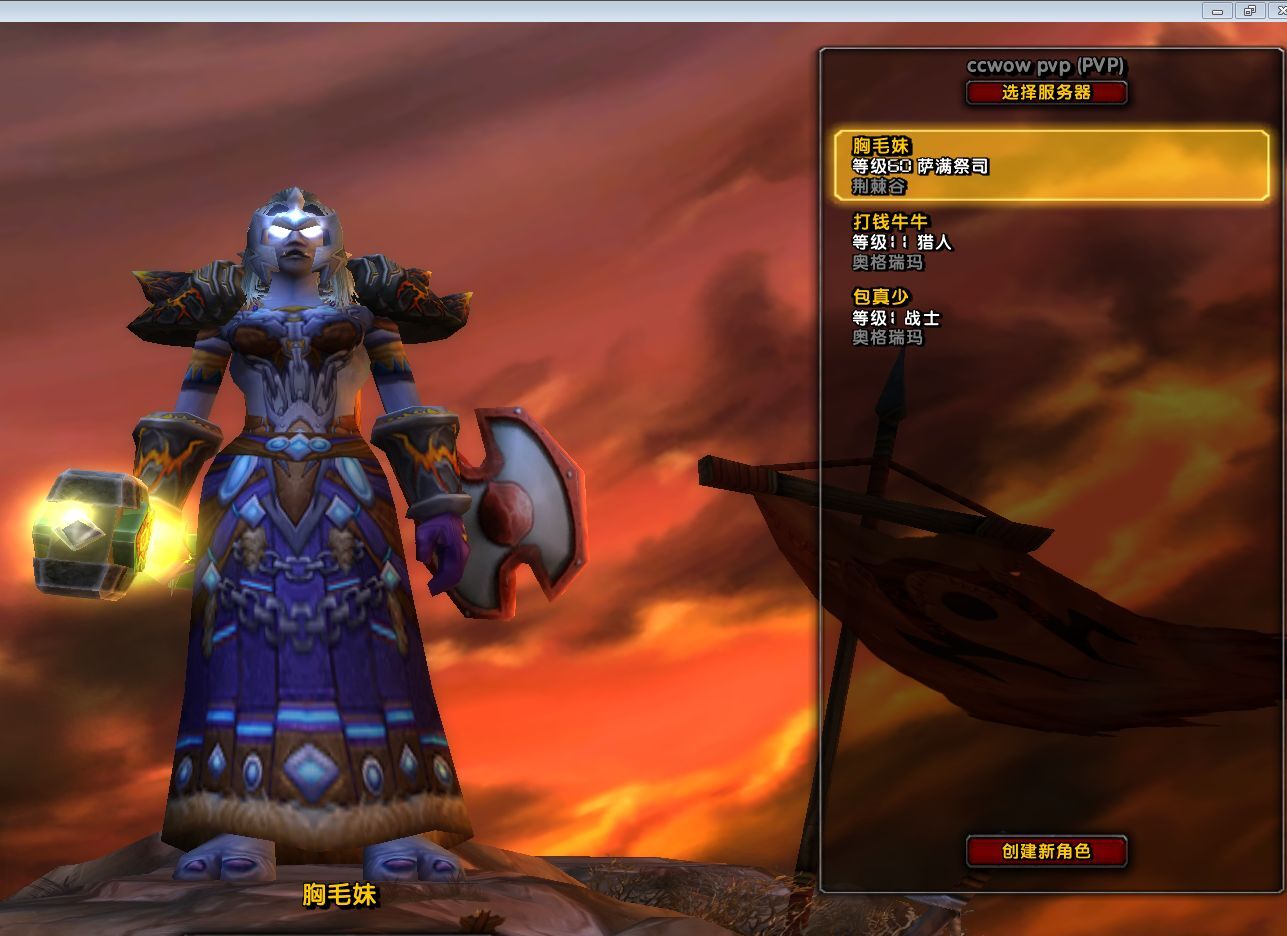The image size is (1287, 936).
Task: Minimize the game window
Action: point(1218,11)
